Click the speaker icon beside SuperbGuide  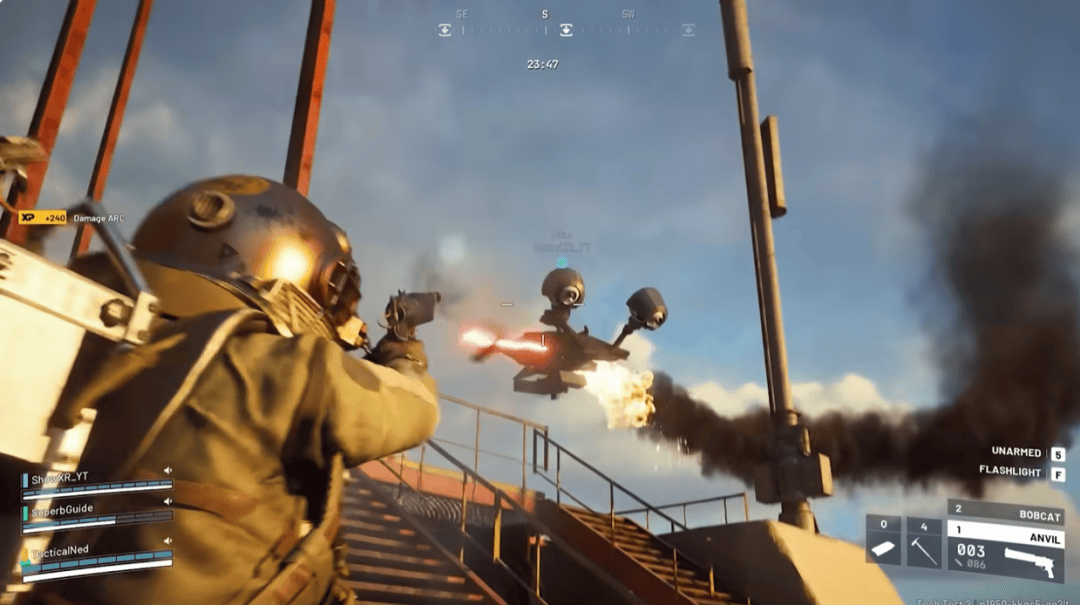pyautogui.click(x=168, y=503)
